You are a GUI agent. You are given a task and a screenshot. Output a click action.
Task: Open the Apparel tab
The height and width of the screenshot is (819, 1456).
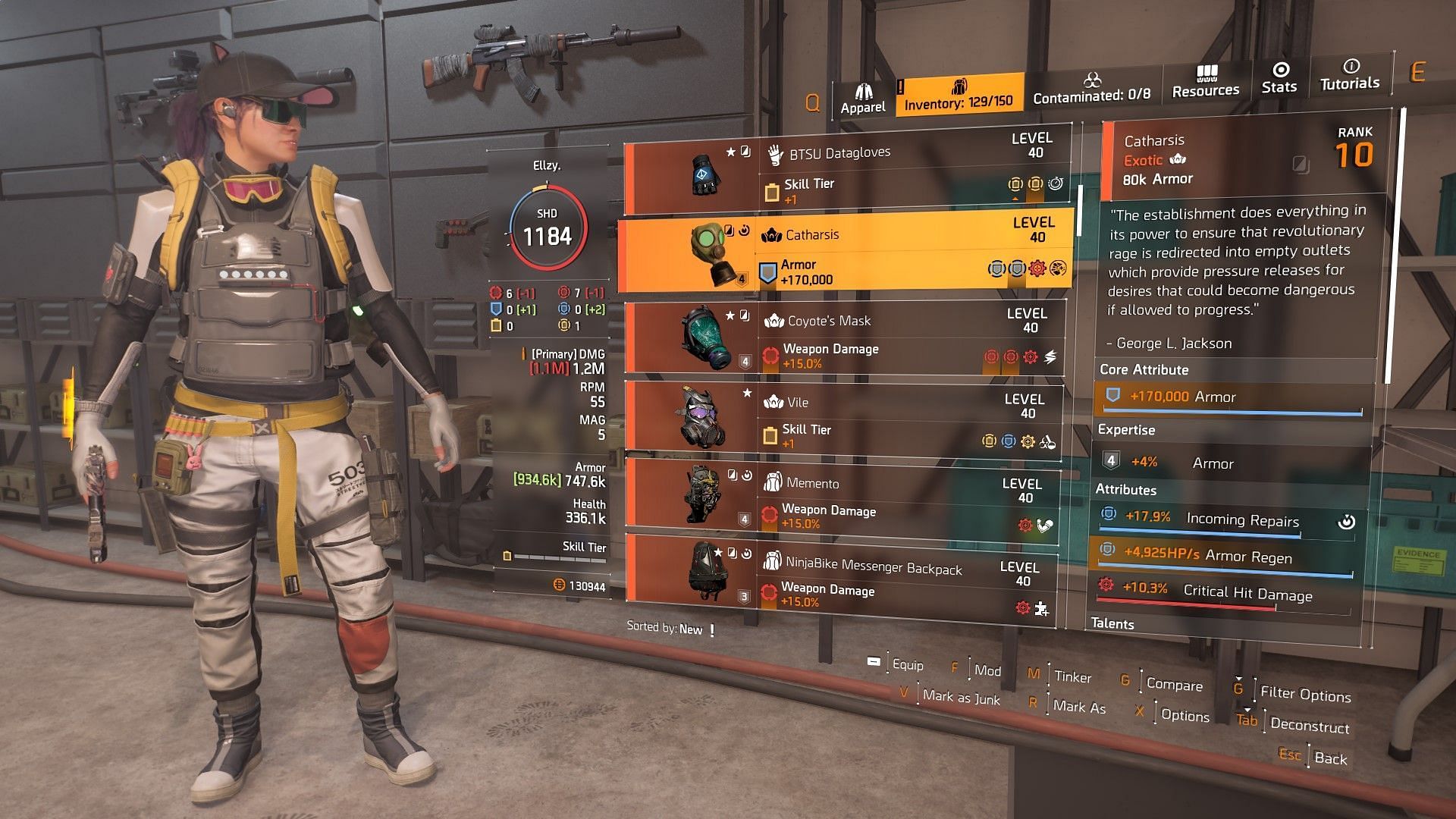tap(863, 99)
